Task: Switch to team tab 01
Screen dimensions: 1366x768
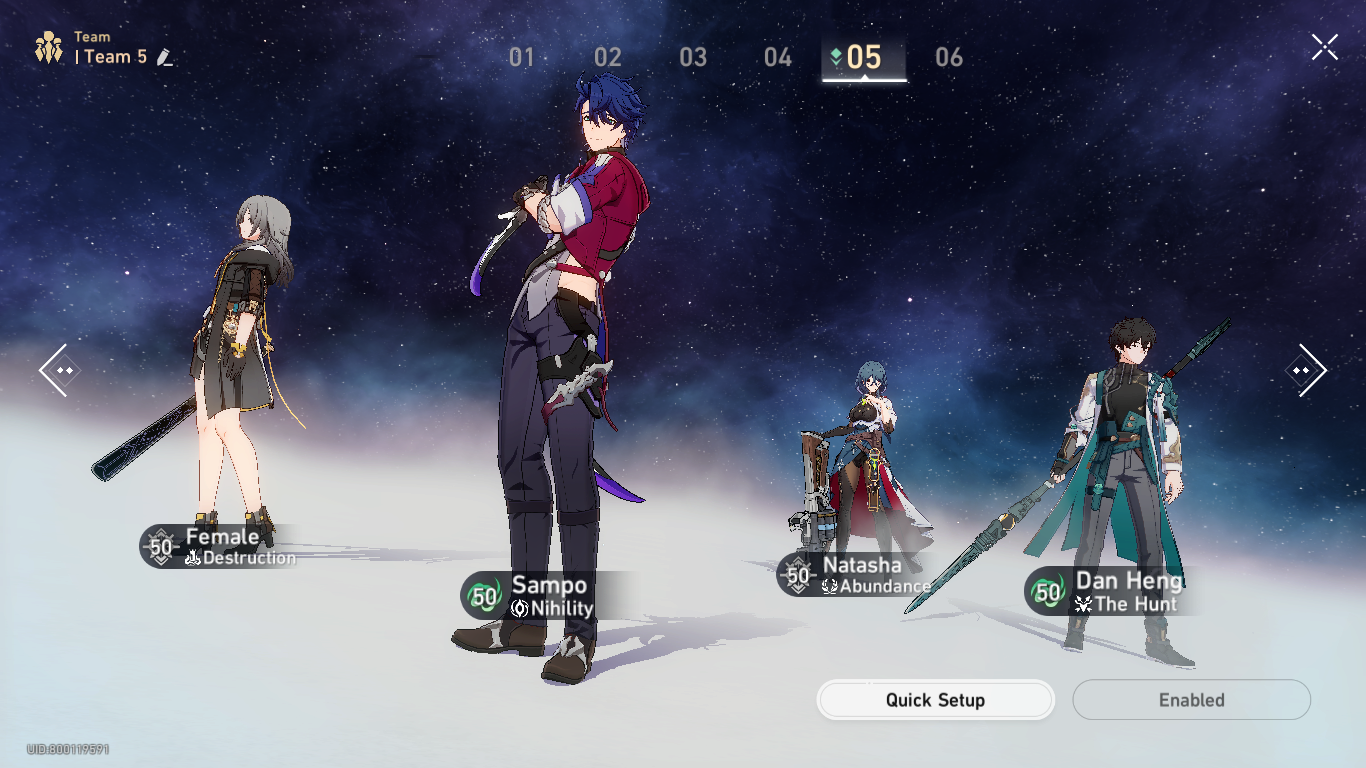Action: click(520, 58)
